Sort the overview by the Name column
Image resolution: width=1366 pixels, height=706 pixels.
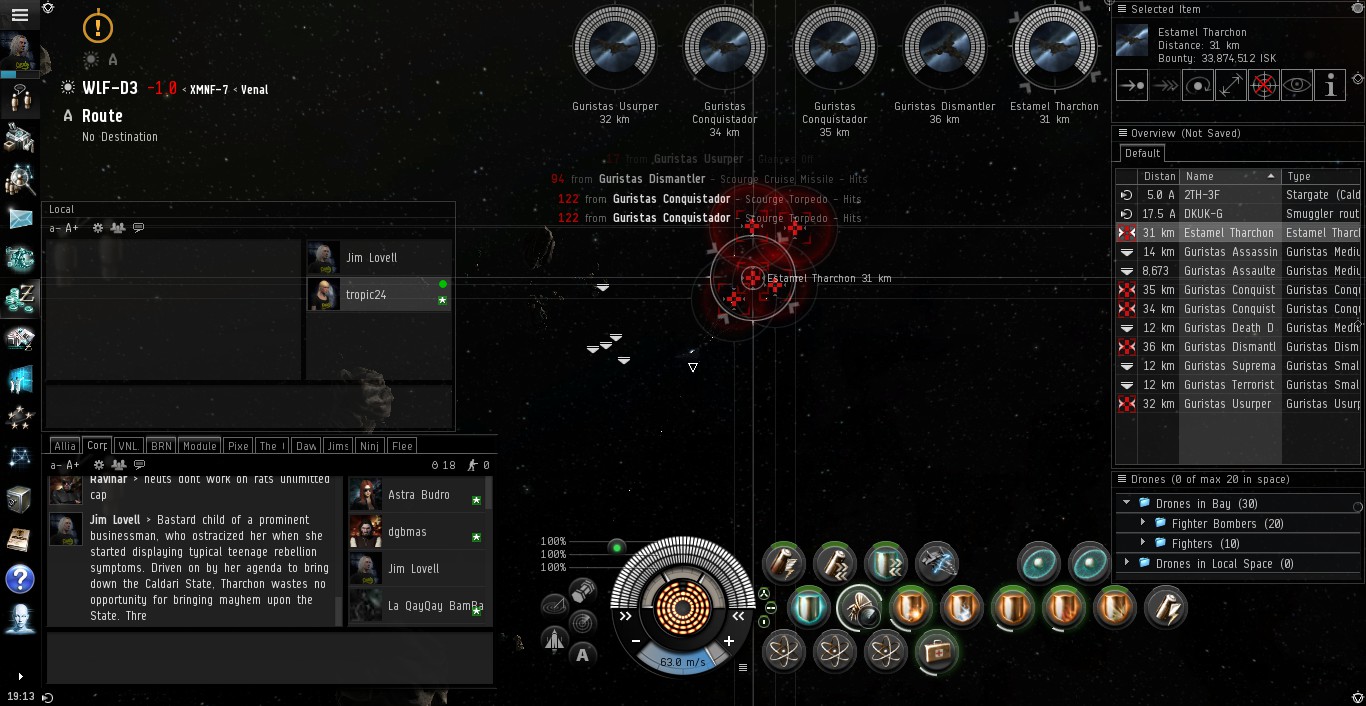(x=1230, y=176)
